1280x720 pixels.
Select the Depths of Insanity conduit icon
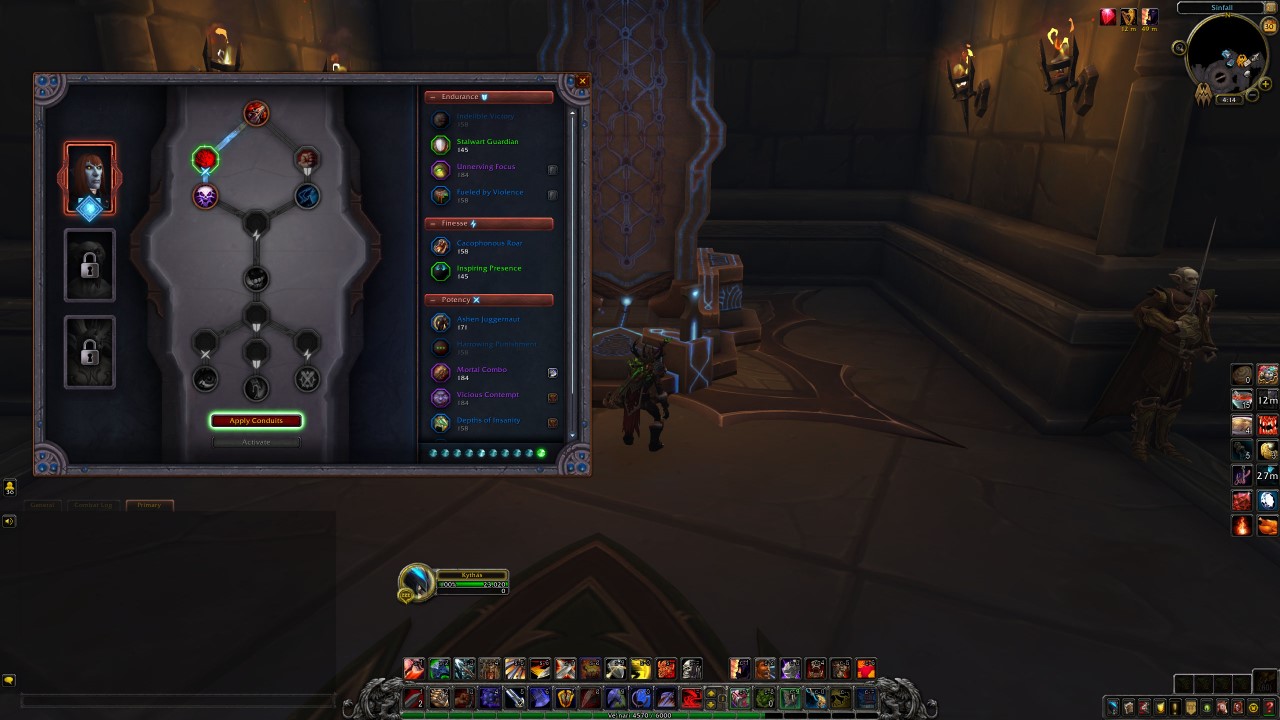click(441, 423)
